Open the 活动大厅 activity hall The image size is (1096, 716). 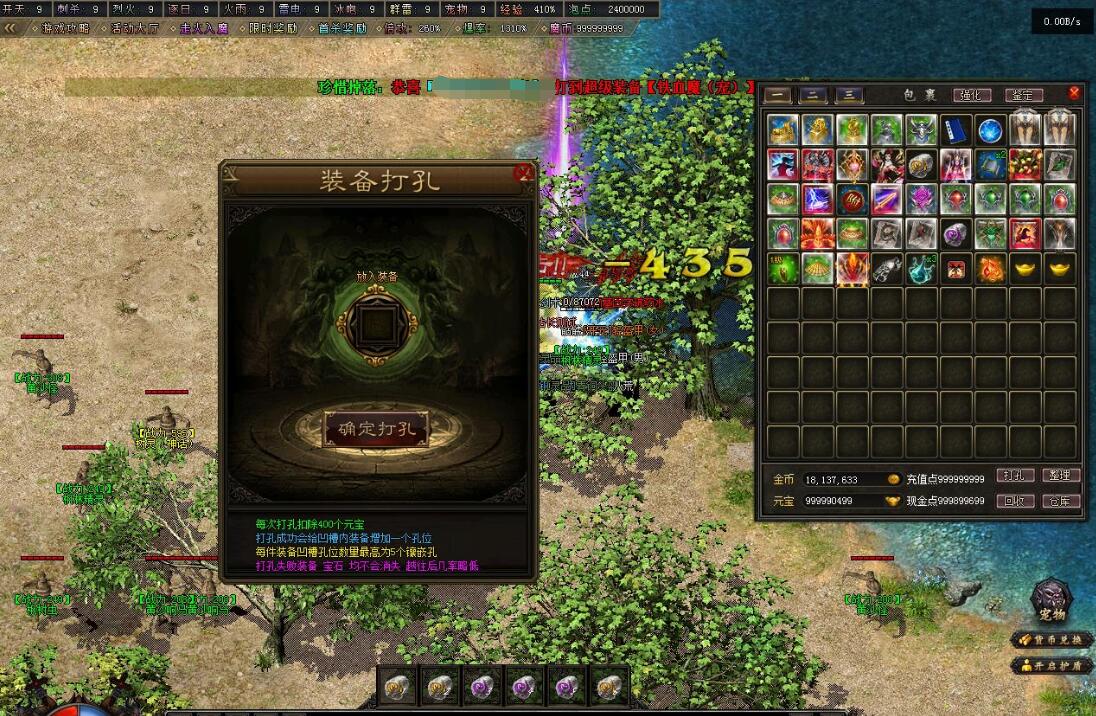[x=134, y=28]
